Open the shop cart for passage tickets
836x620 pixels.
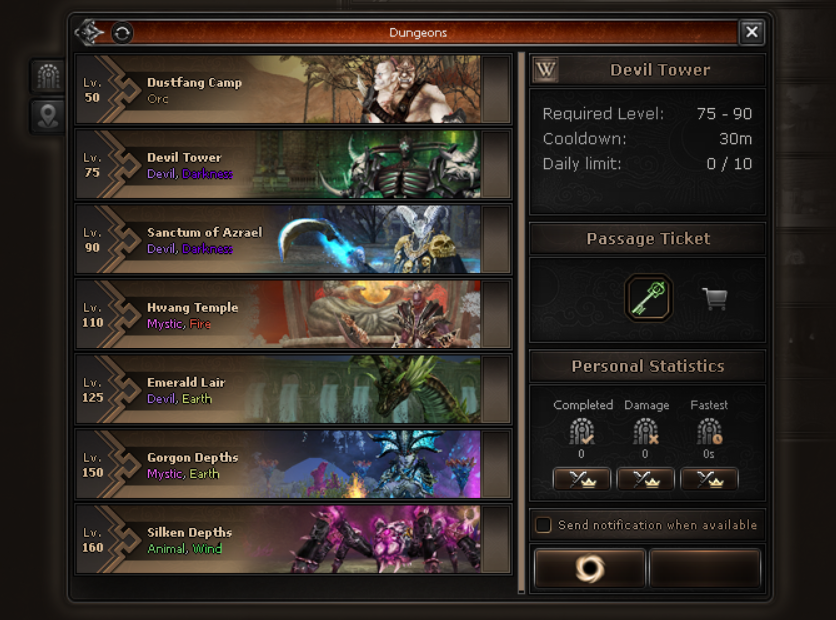[x=714, y=298]
